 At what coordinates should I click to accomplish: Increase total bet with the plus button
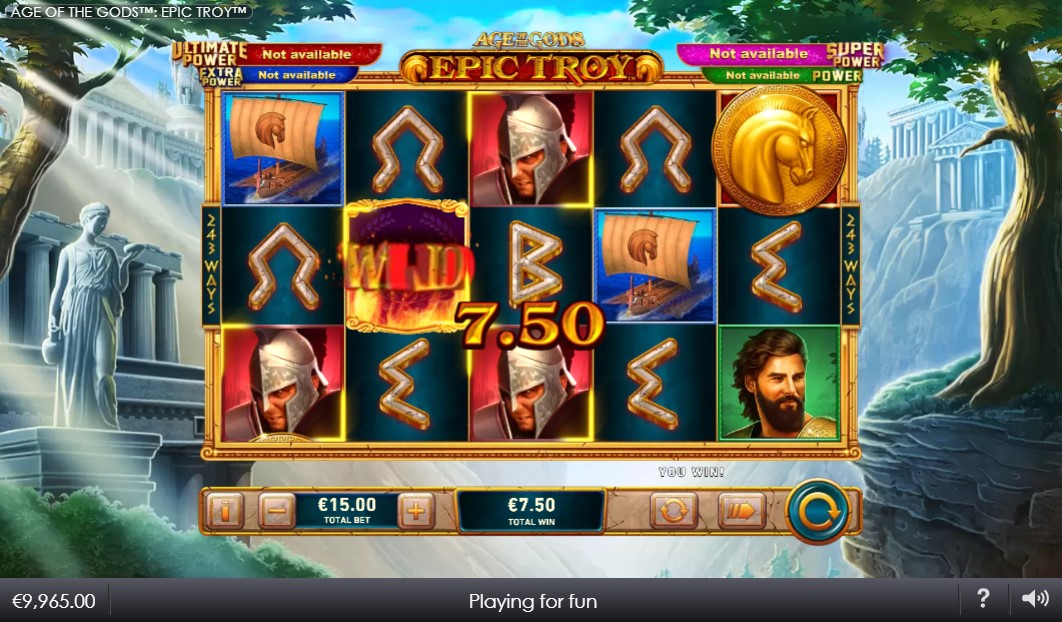coord(416,511)
